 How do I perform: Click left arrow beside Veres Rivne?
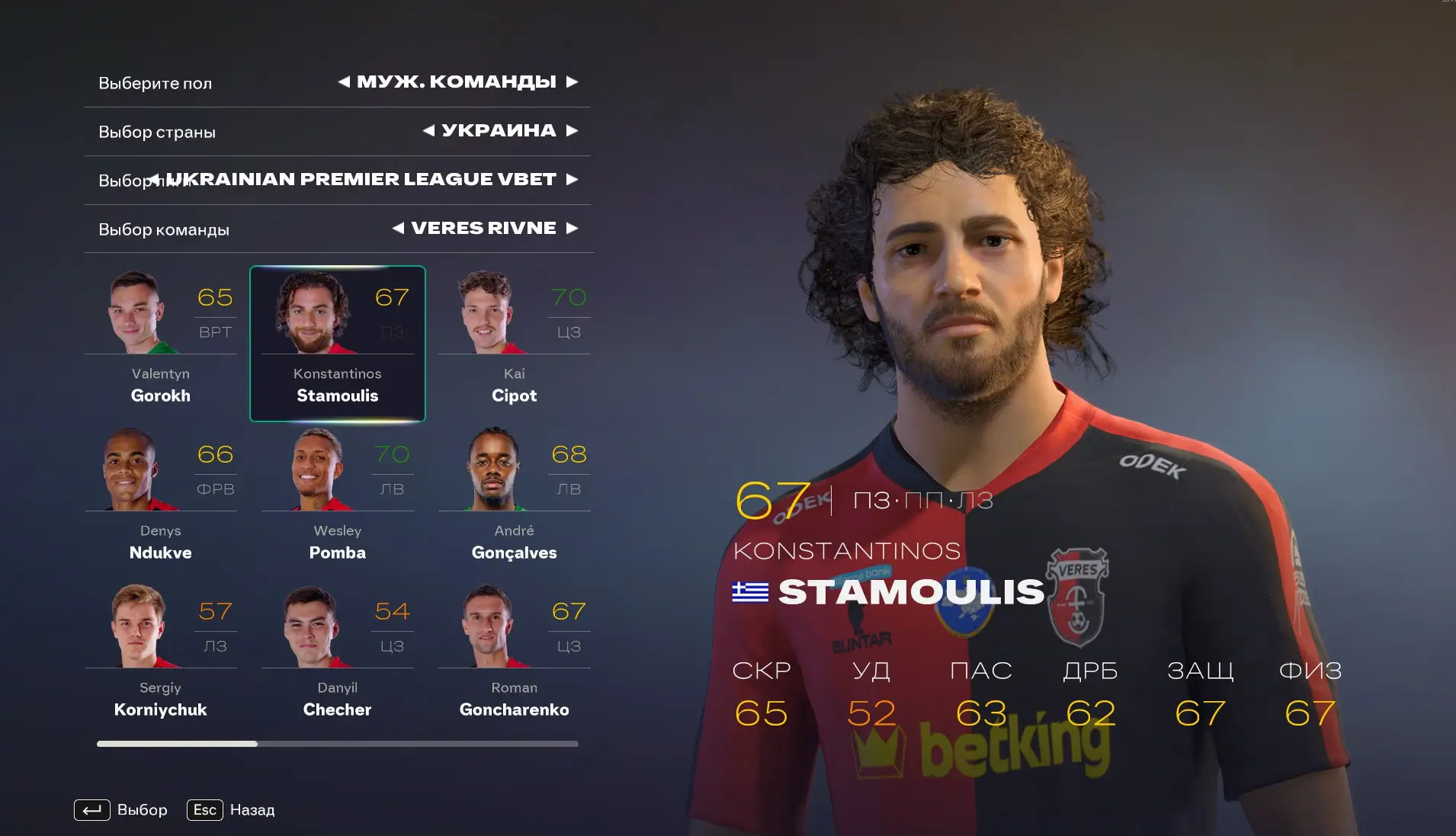[x=398, y=228]
